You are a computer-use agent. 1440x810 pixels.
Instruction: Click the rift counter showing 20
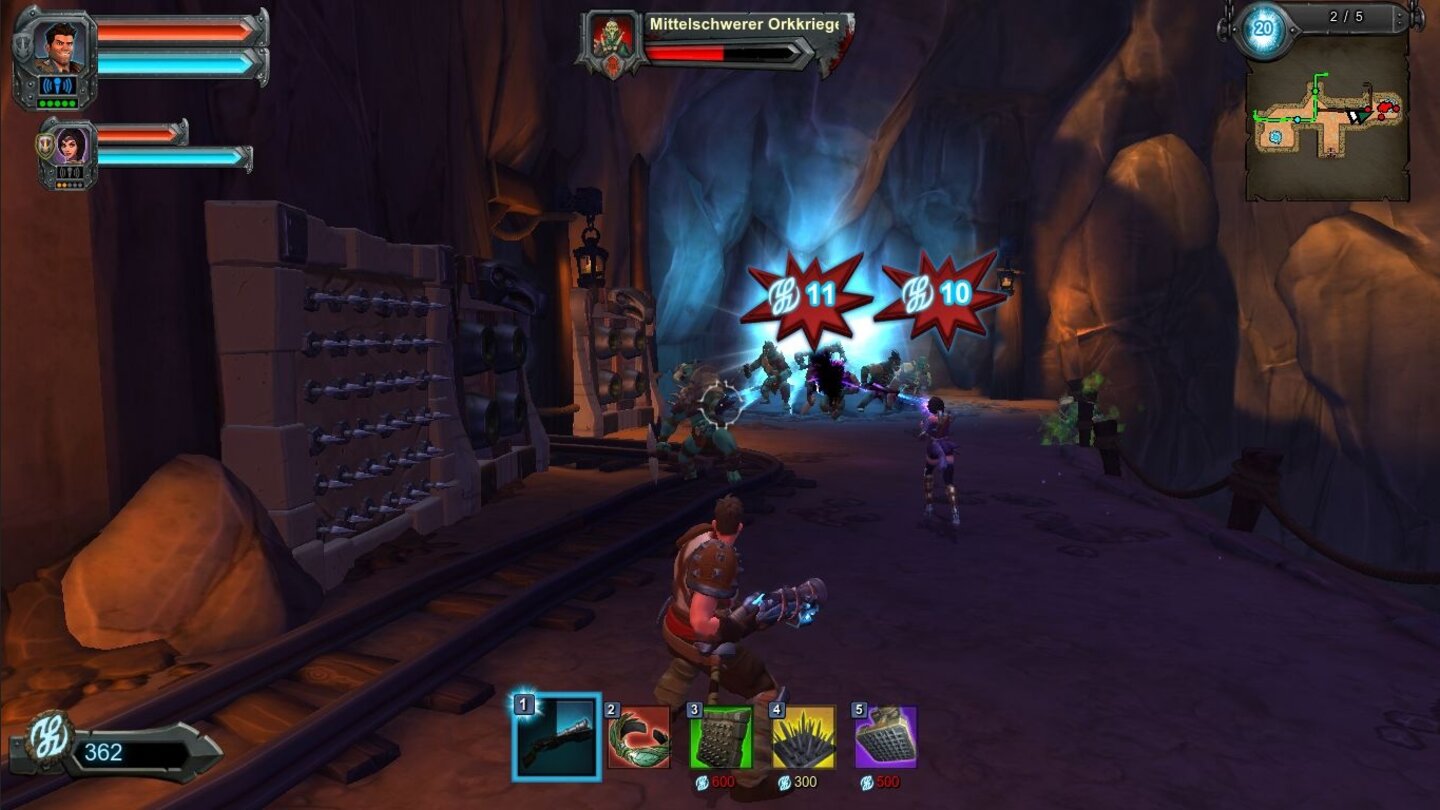(1261, 27)
